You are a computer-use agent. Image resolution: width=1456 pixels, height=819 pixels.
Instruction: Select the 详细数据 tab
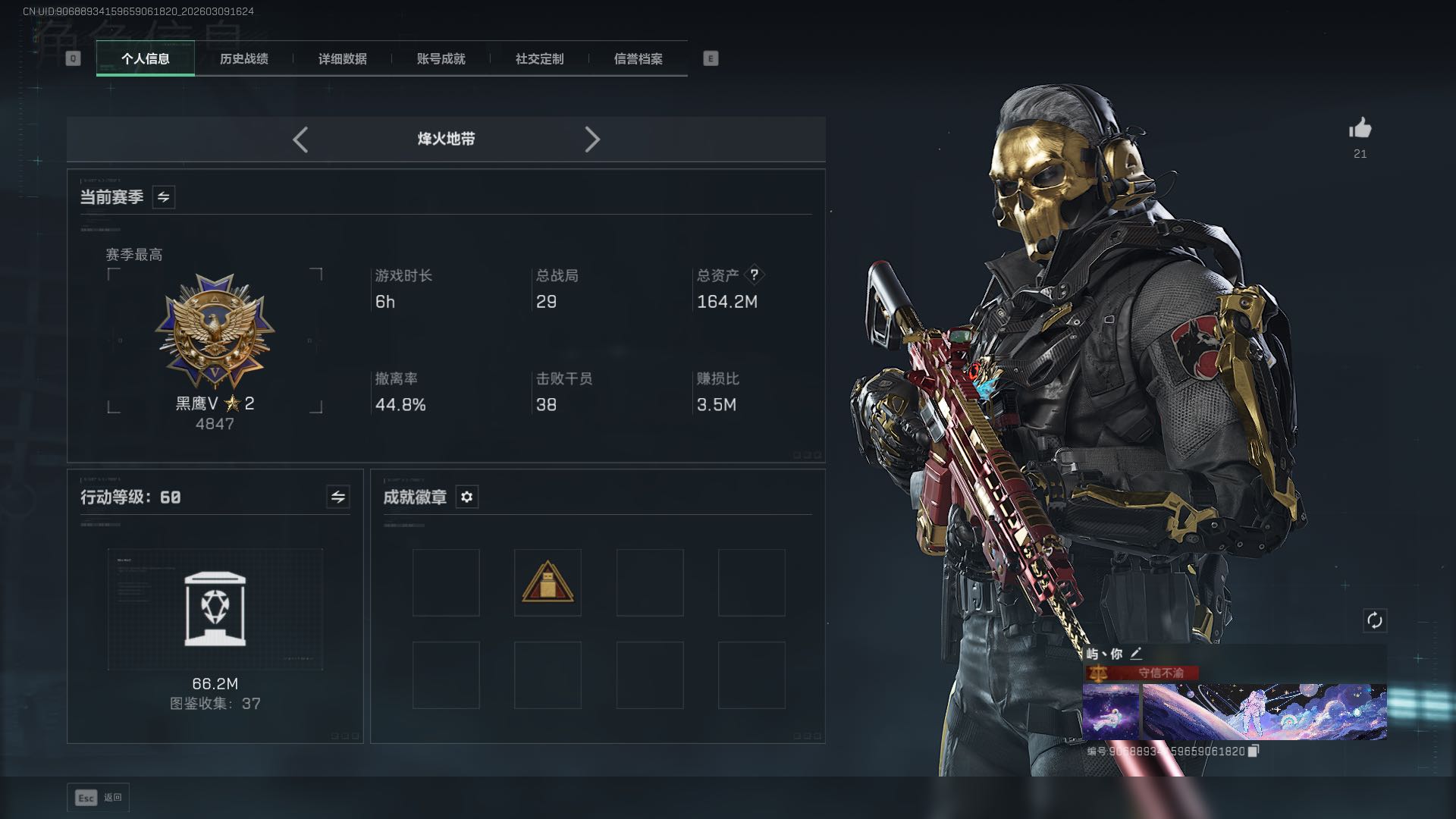pos(342,58)
